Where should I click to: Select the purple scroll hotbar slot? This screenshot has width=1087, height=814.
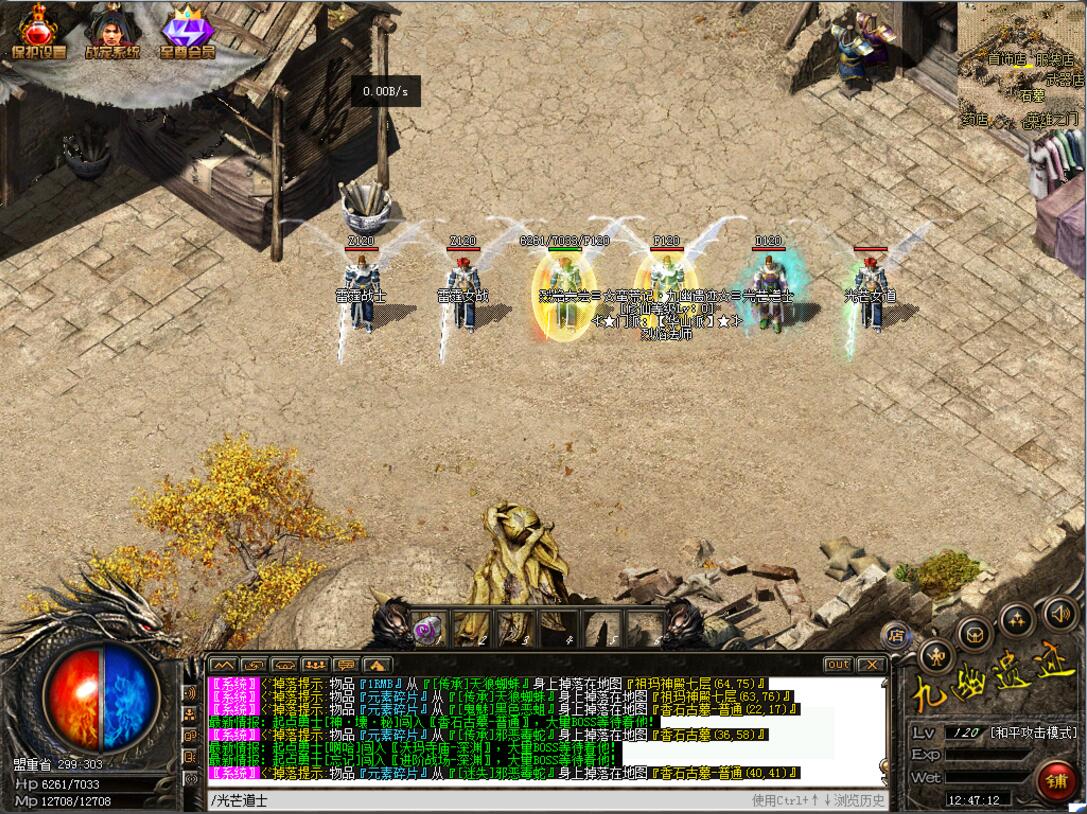(x=430, y=628)
